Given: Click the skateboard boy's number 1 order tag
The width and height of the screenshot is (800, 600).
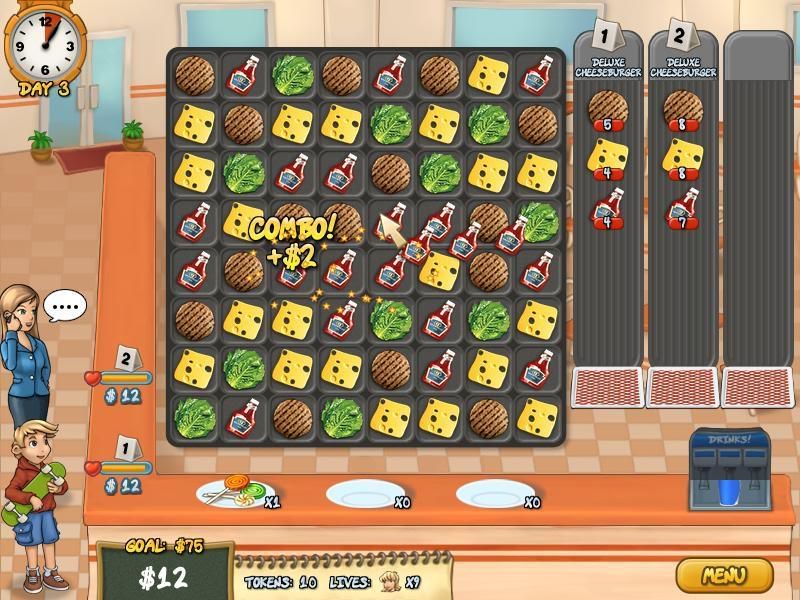Looking at the screenshot, I should tap(126, 447).
